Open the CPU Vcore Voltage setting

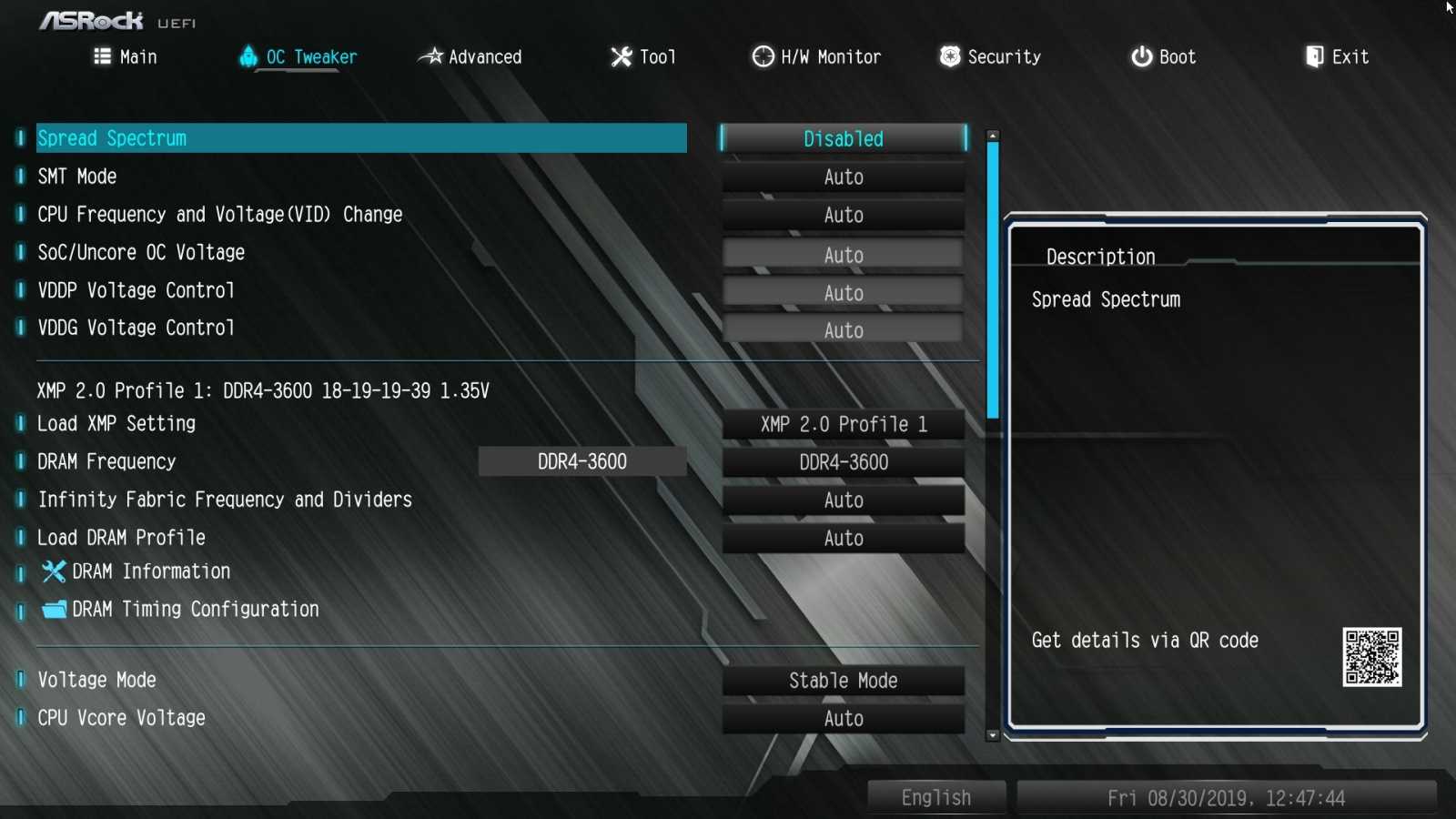coord(121,718)
